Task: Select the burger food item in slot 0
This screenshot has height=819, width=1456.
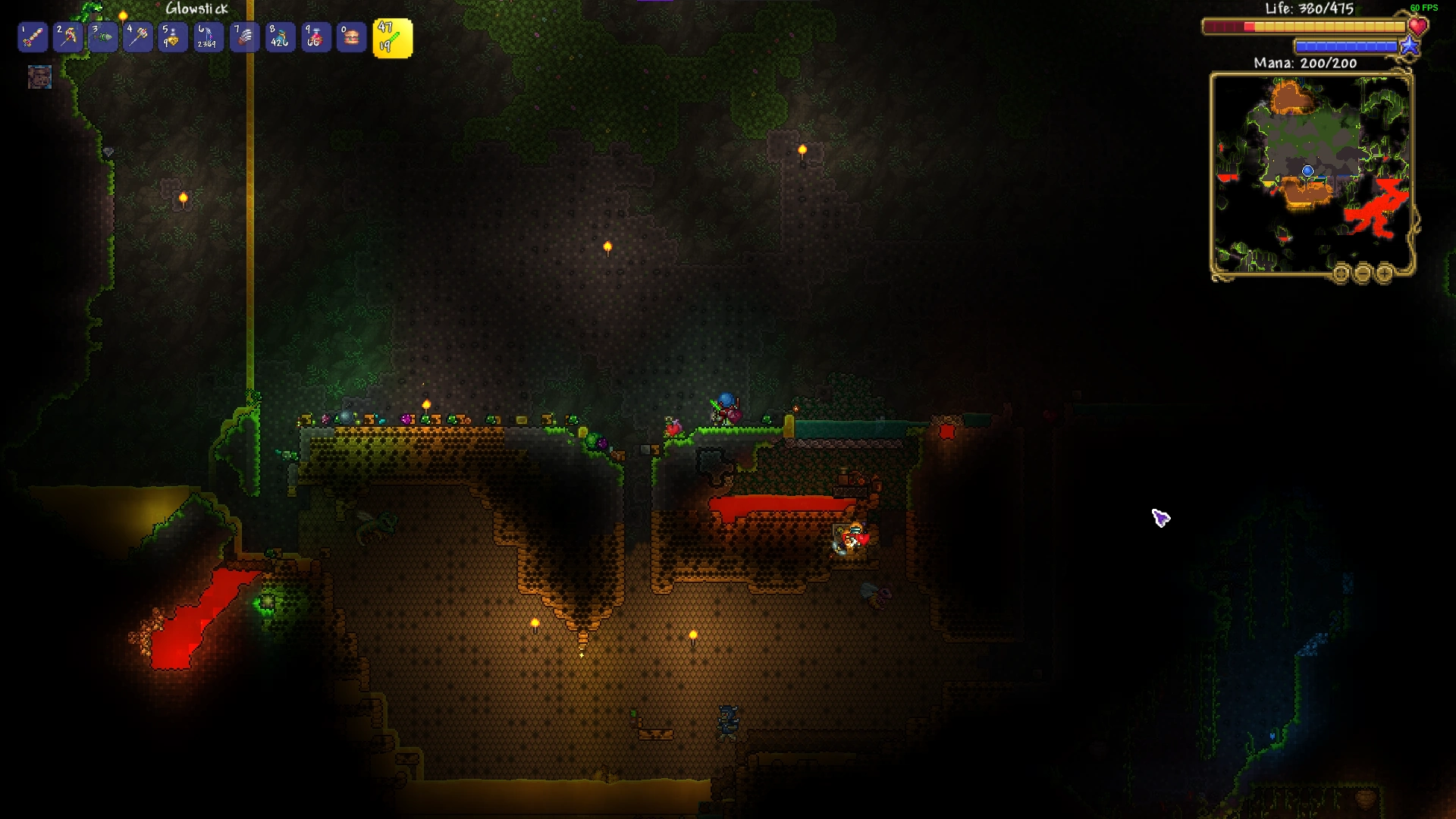Action: [x=350, y=36]
